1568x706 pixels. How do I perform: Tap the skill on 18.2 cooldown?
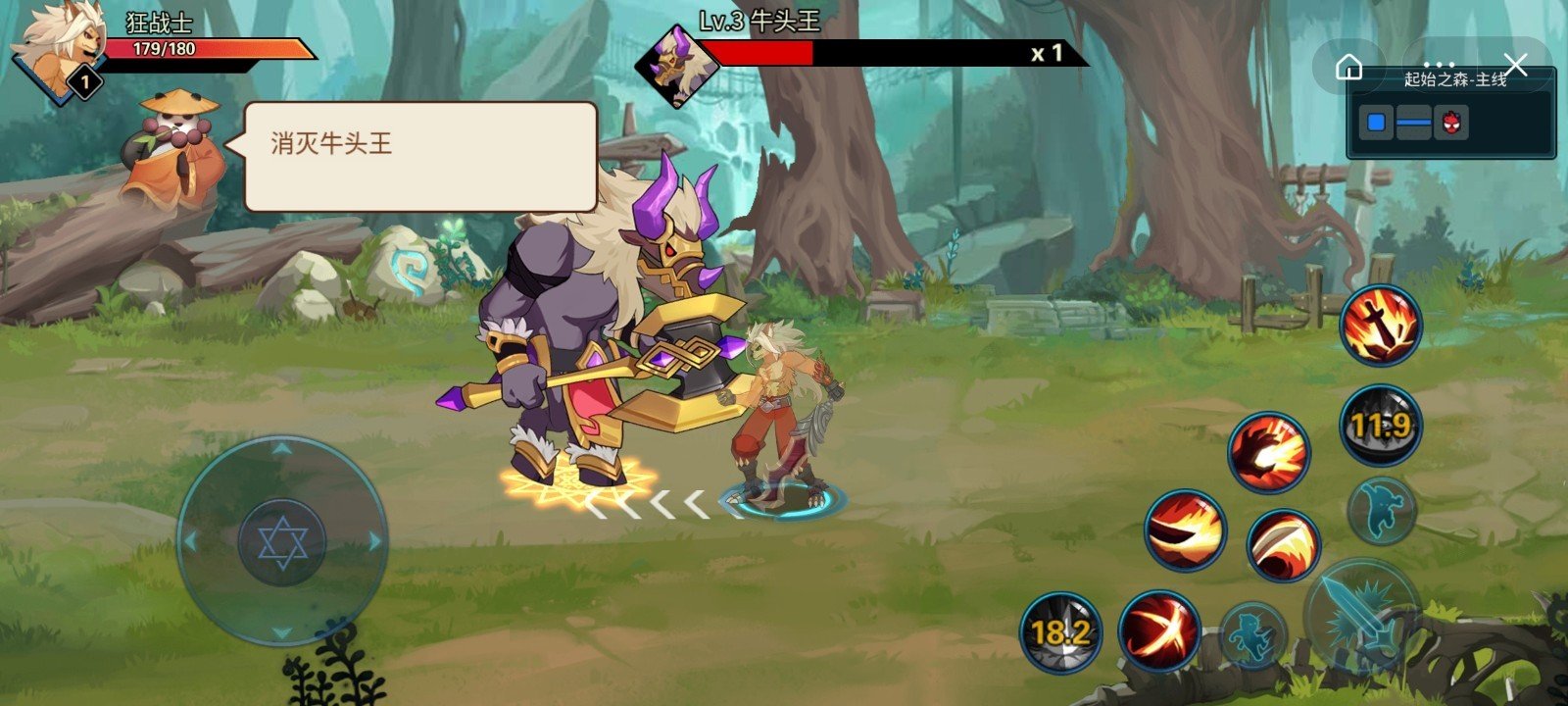point(1060,630)
